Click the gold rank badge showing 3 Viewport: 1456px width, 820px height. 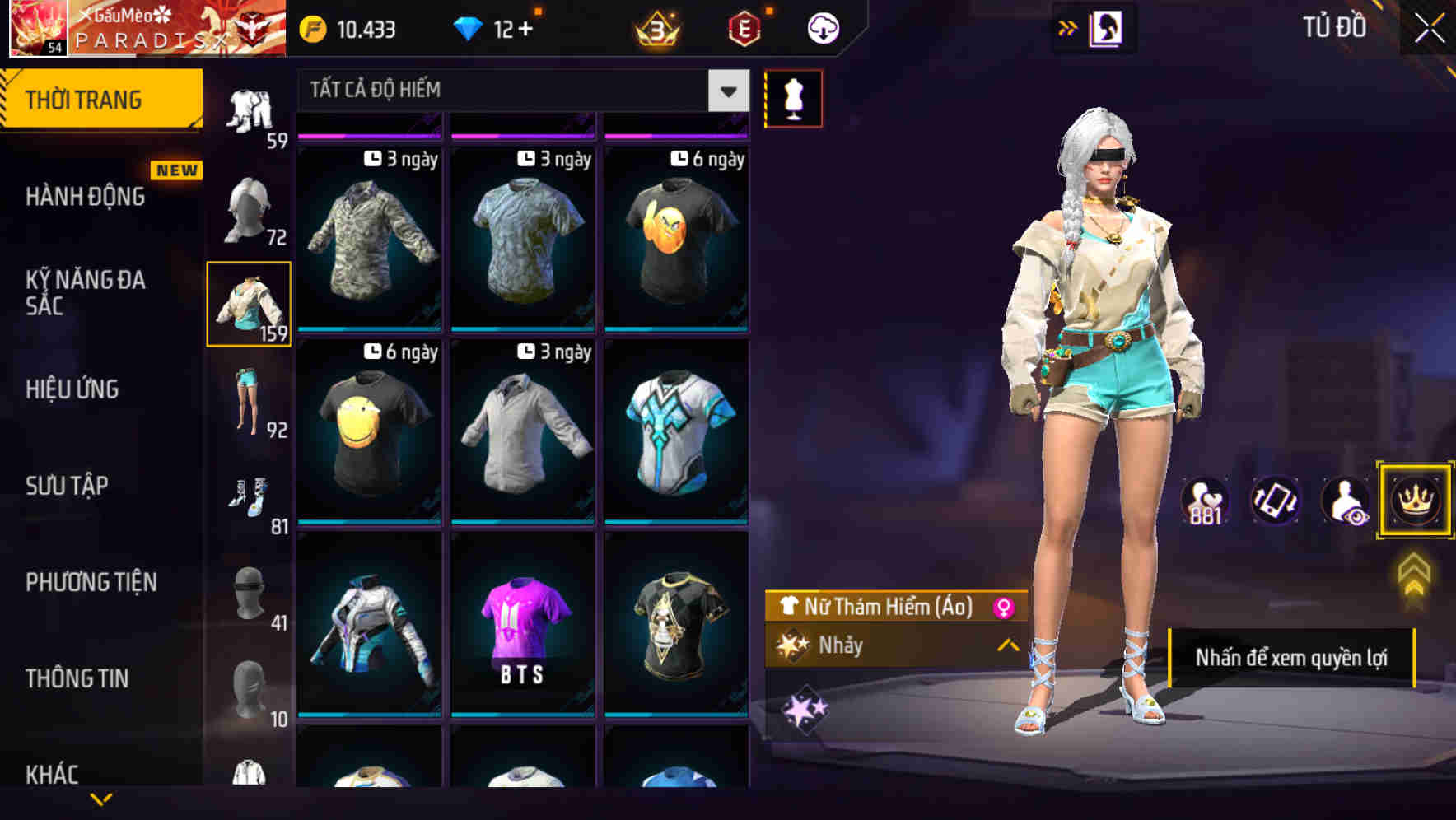click(x=655, y=30)
